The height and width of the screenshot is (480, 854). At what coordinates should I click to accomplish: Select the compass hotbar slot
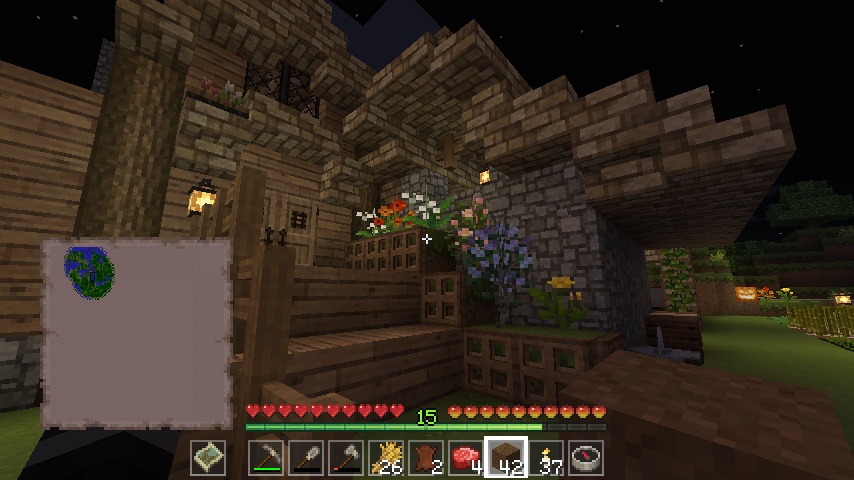pos(586,457)
